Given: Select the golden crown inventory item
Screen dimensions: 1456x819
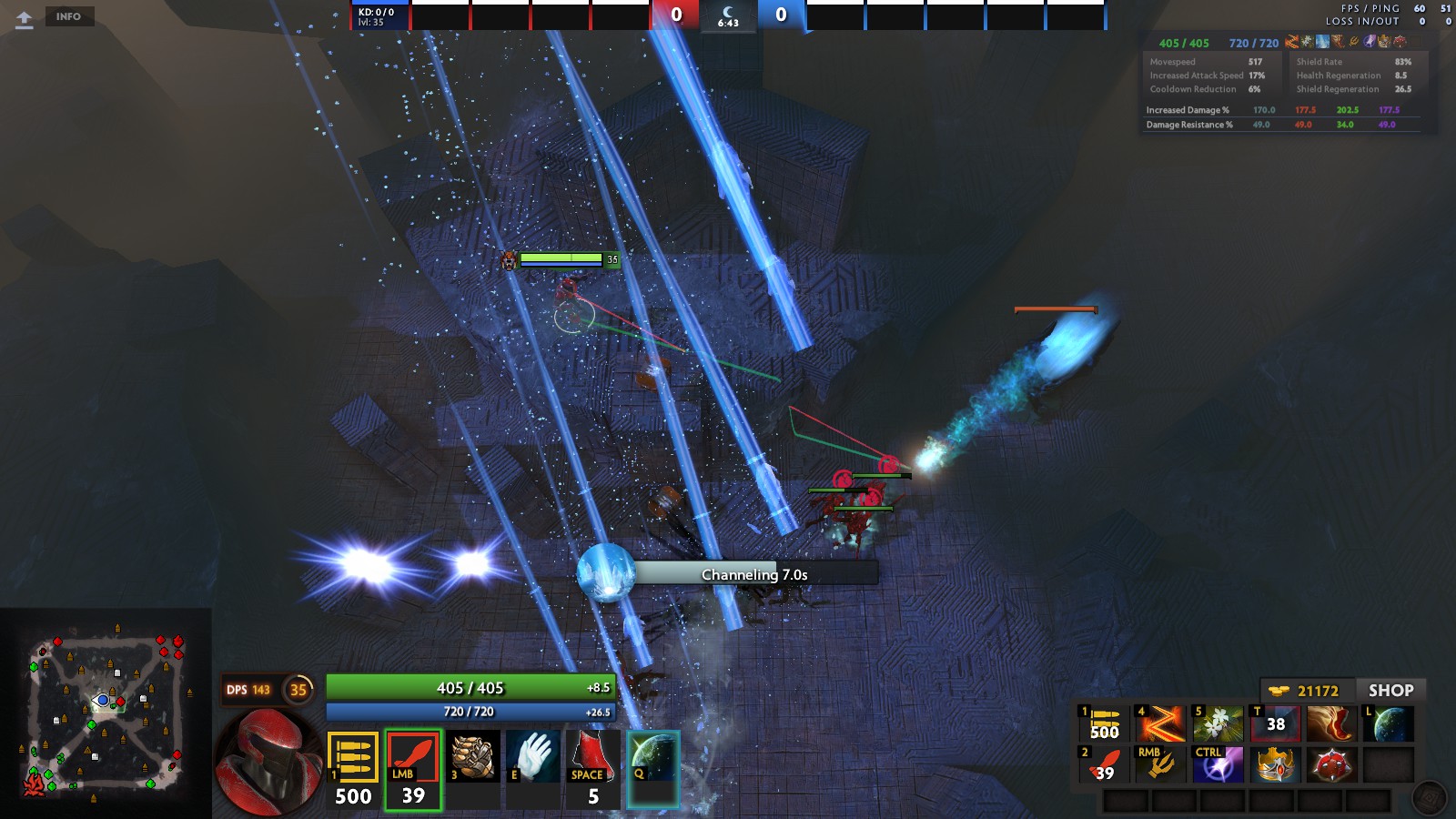Looking at the screenshot, I should click(1275, 765).
